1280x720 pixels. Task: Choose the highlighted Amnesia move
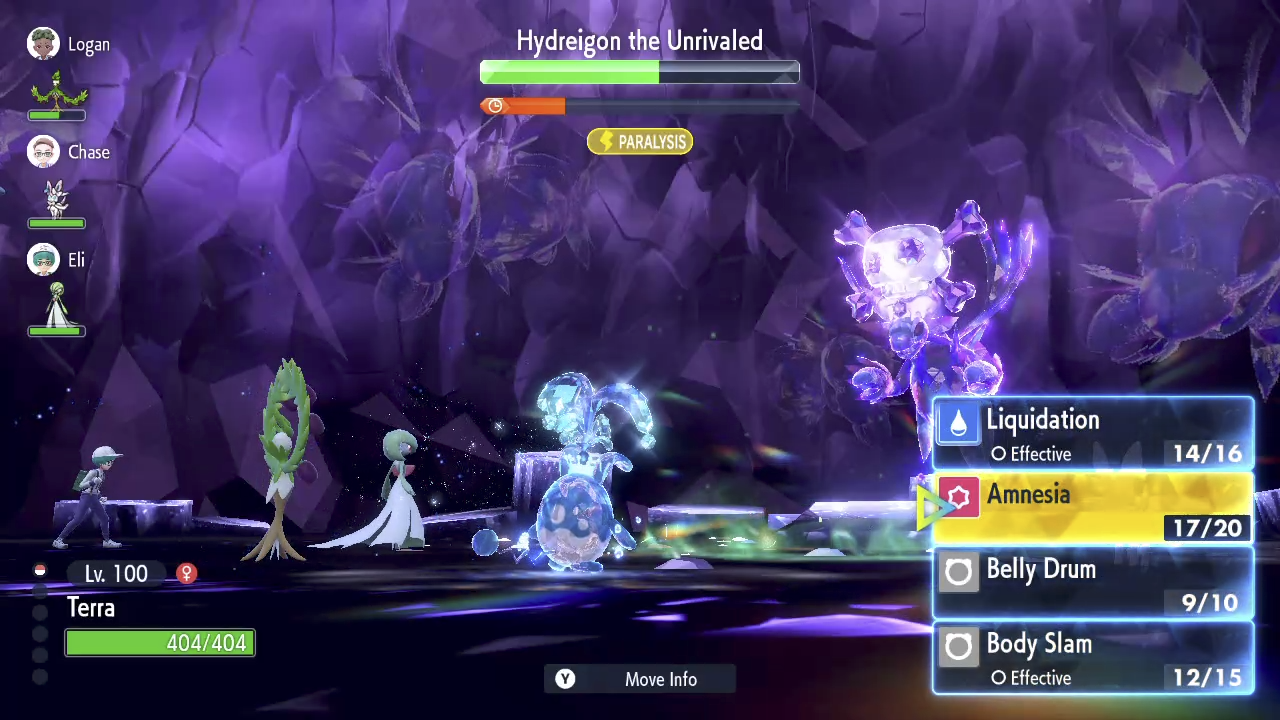pos(1093,509)
